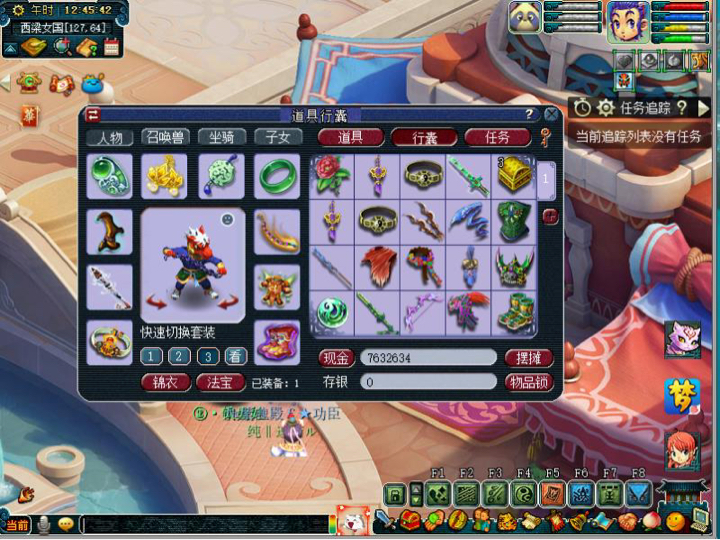The width and height of the screenshot is (720, 540).
Task: Click the 看 view set button
Action: (x=234, y=356)
